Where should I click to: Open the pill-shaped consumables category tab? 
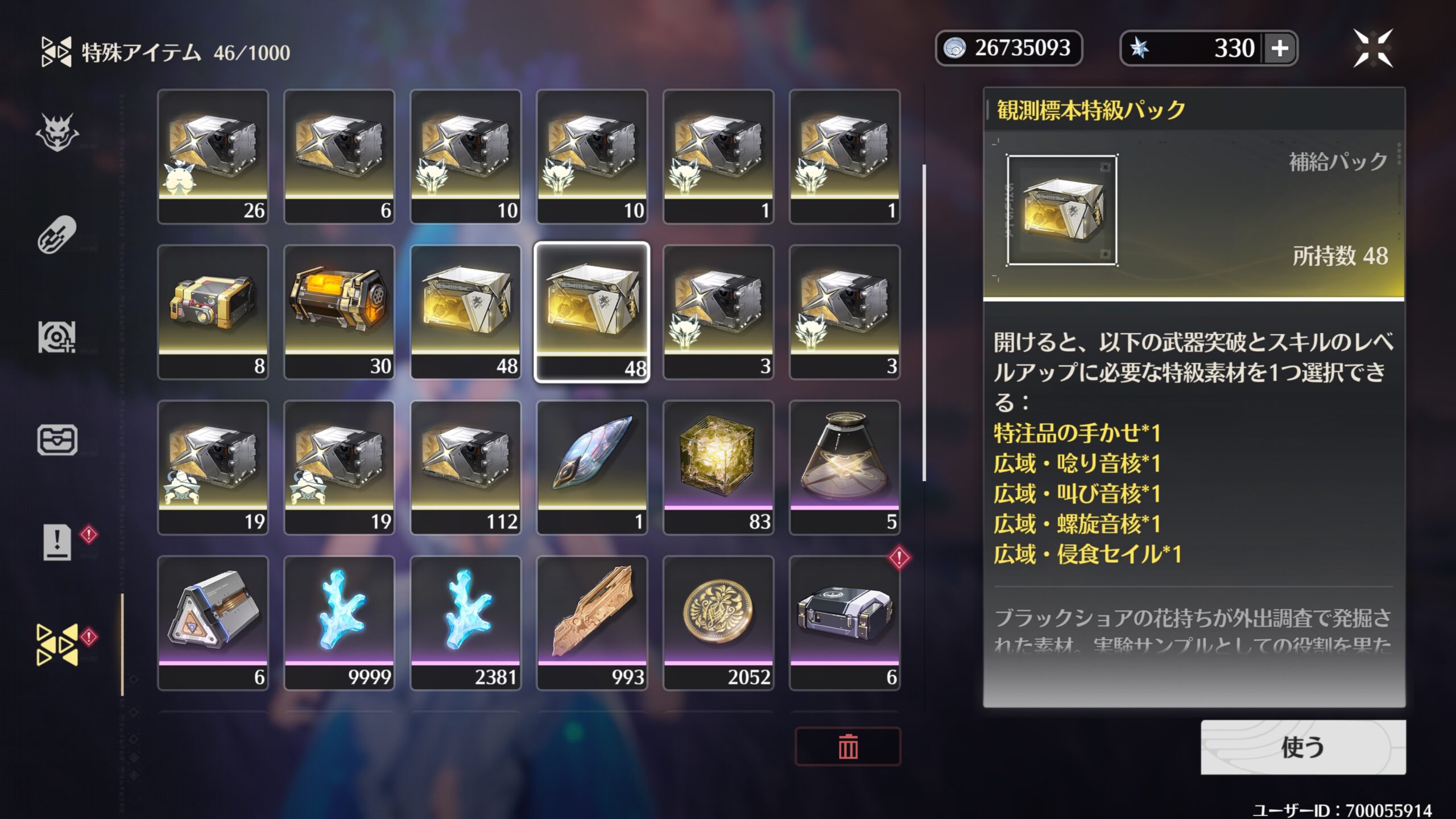(x=57, y=234)
